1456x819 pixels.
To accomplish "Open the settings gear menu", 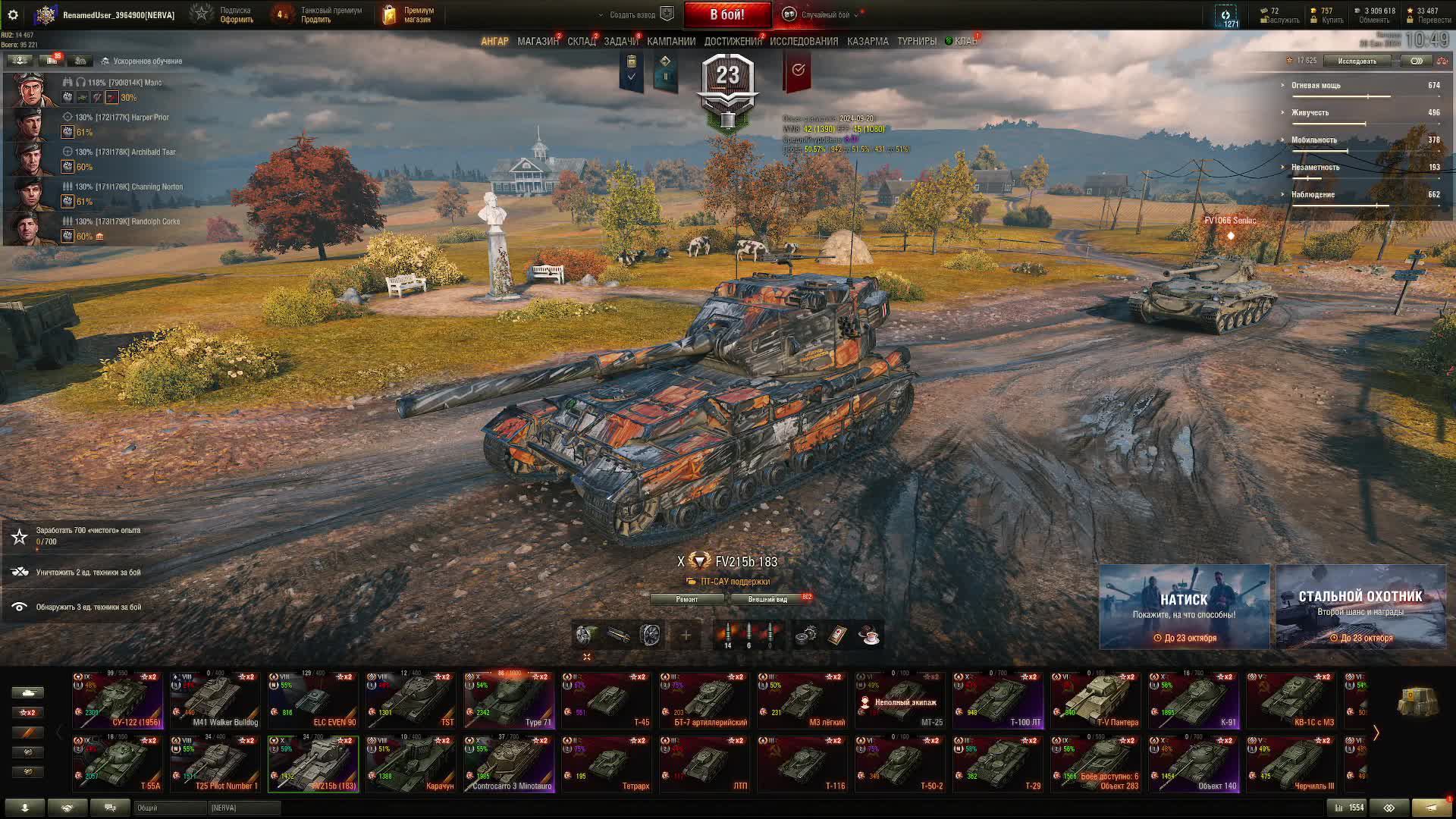I will click(x=13, y=14).
